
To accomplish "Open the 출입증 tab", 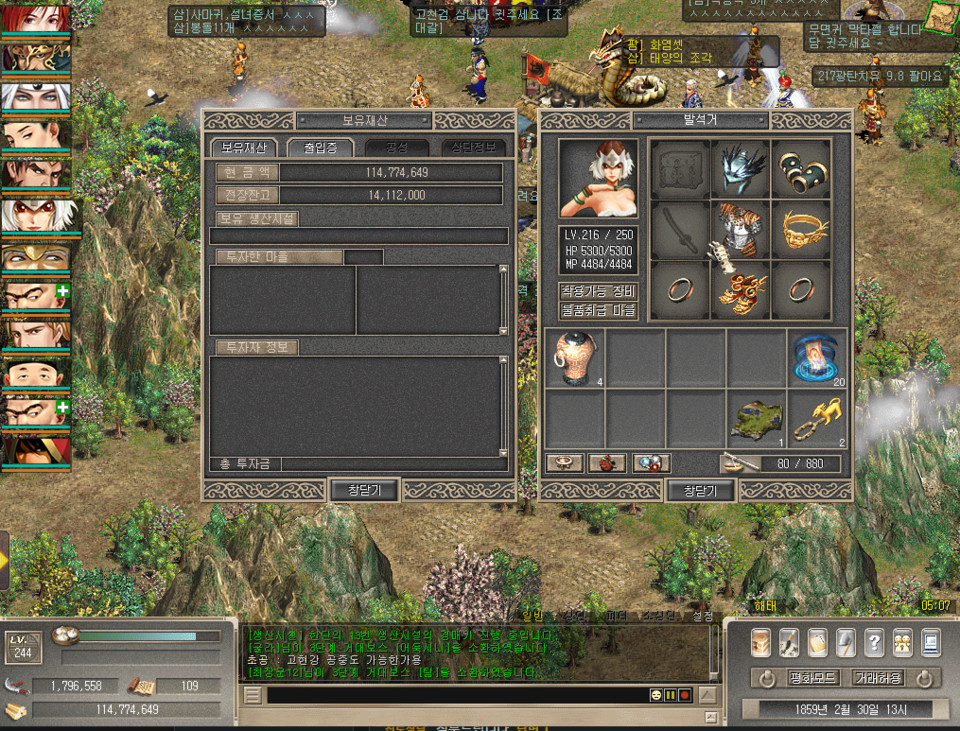I will point(318,147).
